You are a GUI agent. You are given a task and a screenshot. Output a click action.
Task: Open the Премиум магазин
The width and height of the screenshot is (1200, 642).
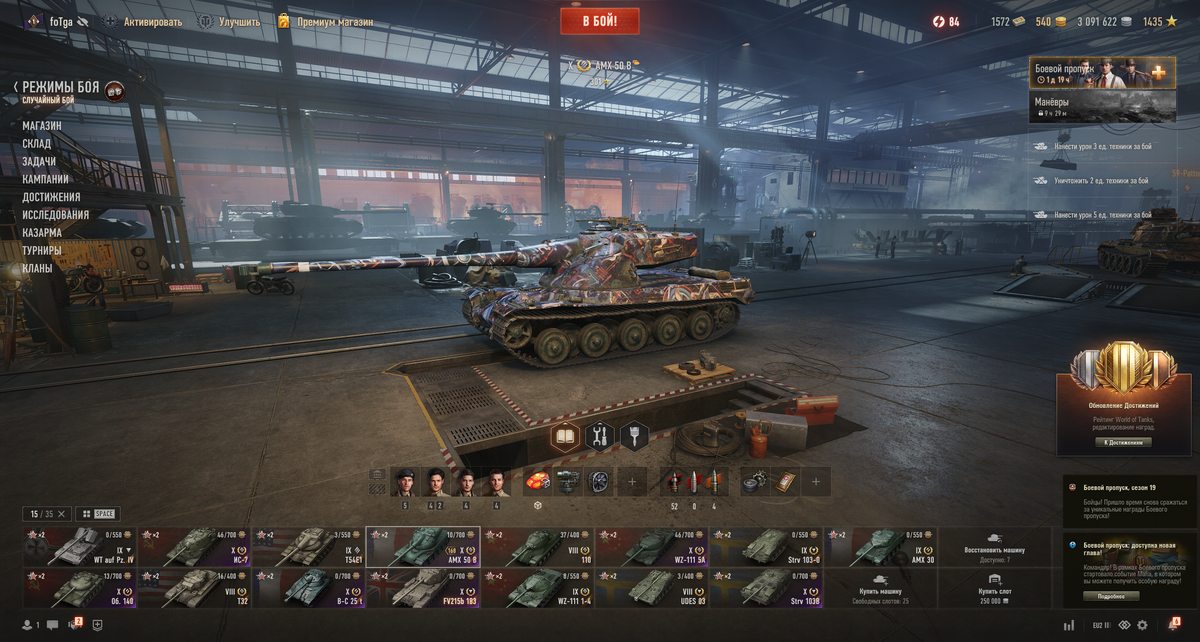(x=325, y=21)
